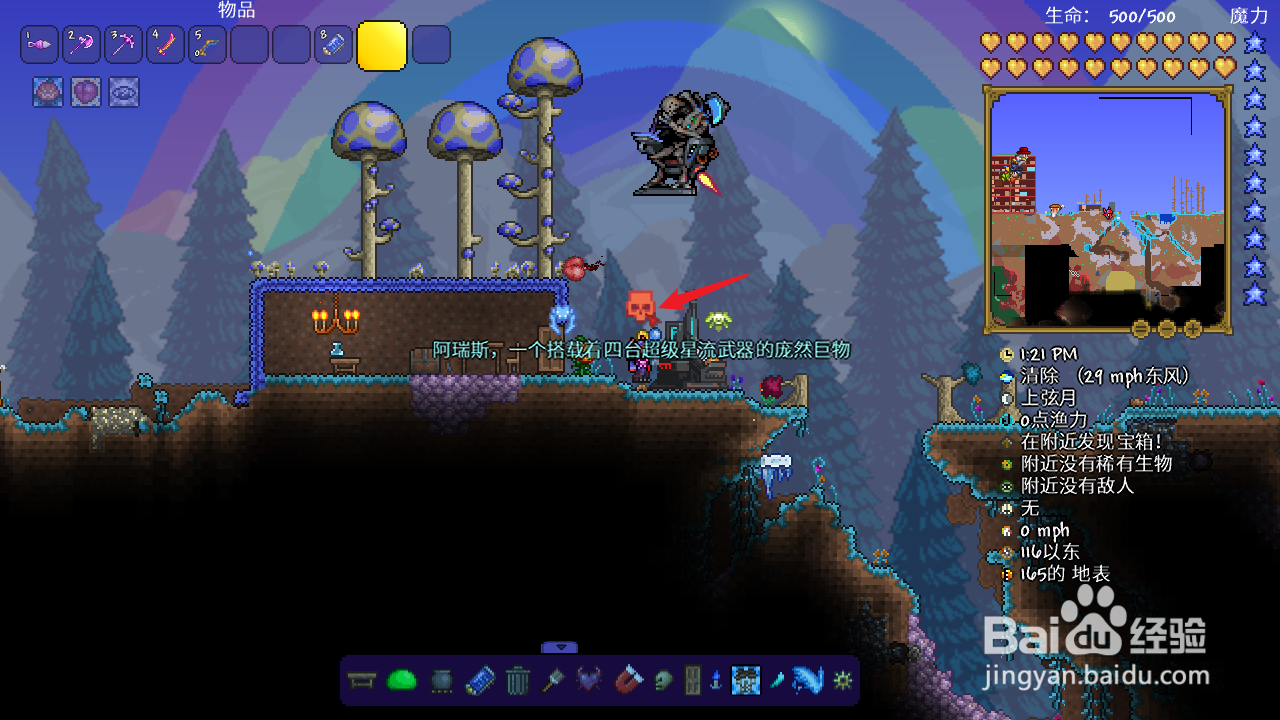1280x720 pixels.
Task: Click the pumpkin buff icon
Action: (48, 92)
